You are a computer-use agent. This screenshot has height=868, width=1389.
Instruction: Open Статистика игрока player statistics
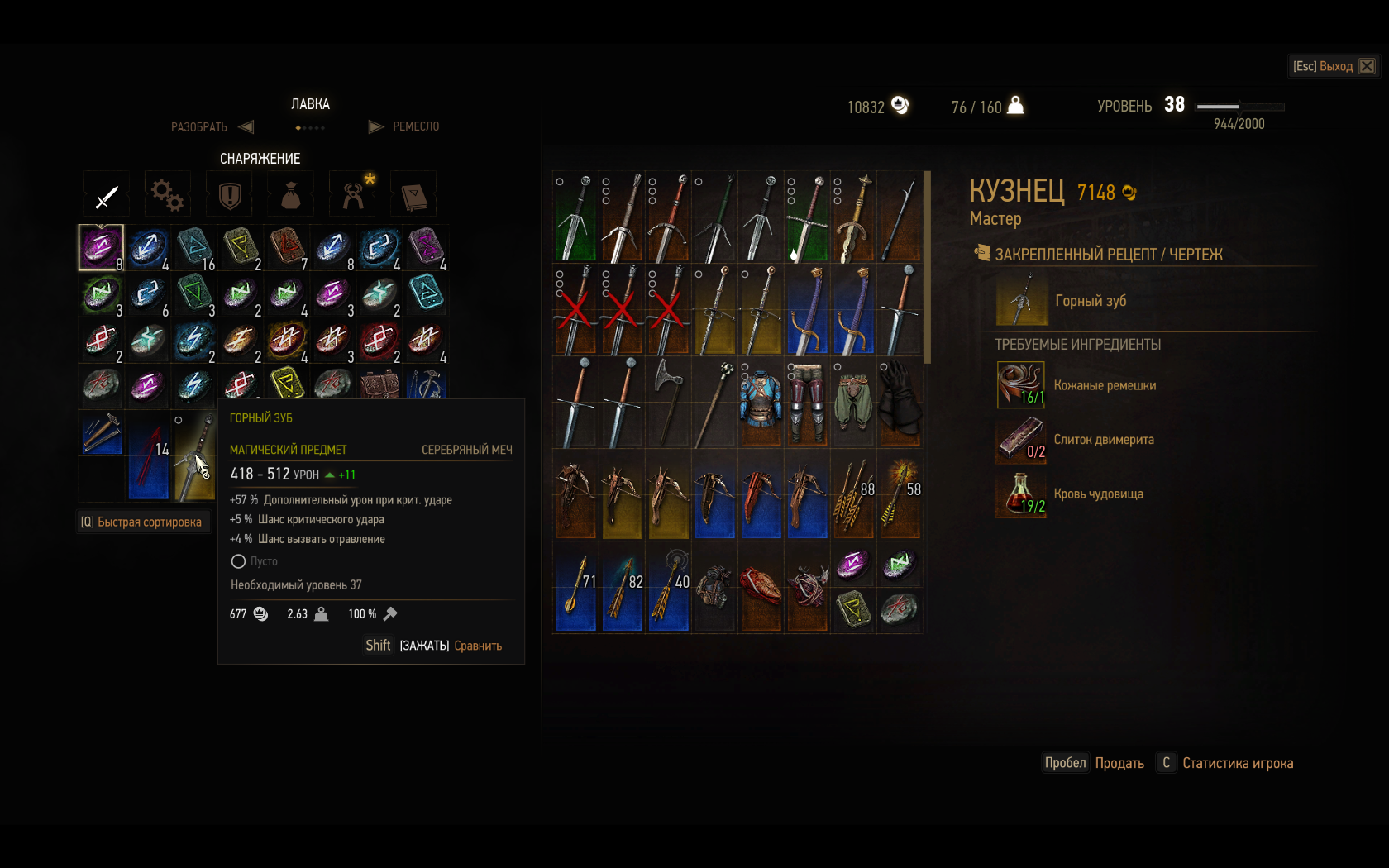(1237, 763)
